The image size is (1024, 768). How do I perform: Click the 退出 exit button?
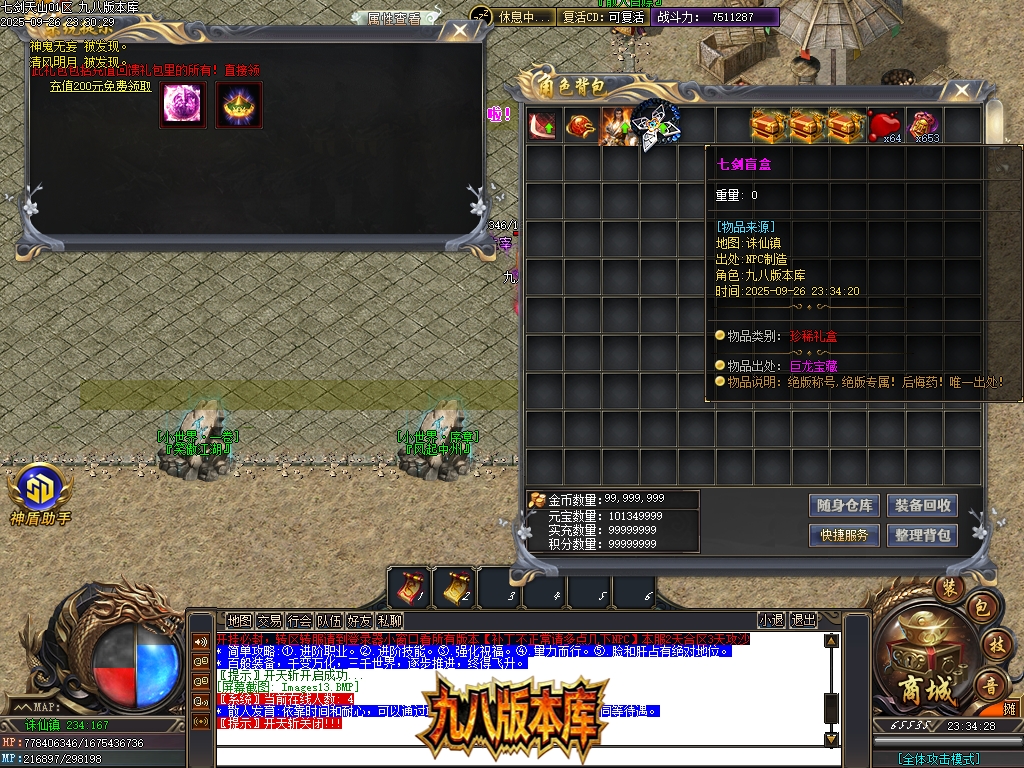point(803,621)
